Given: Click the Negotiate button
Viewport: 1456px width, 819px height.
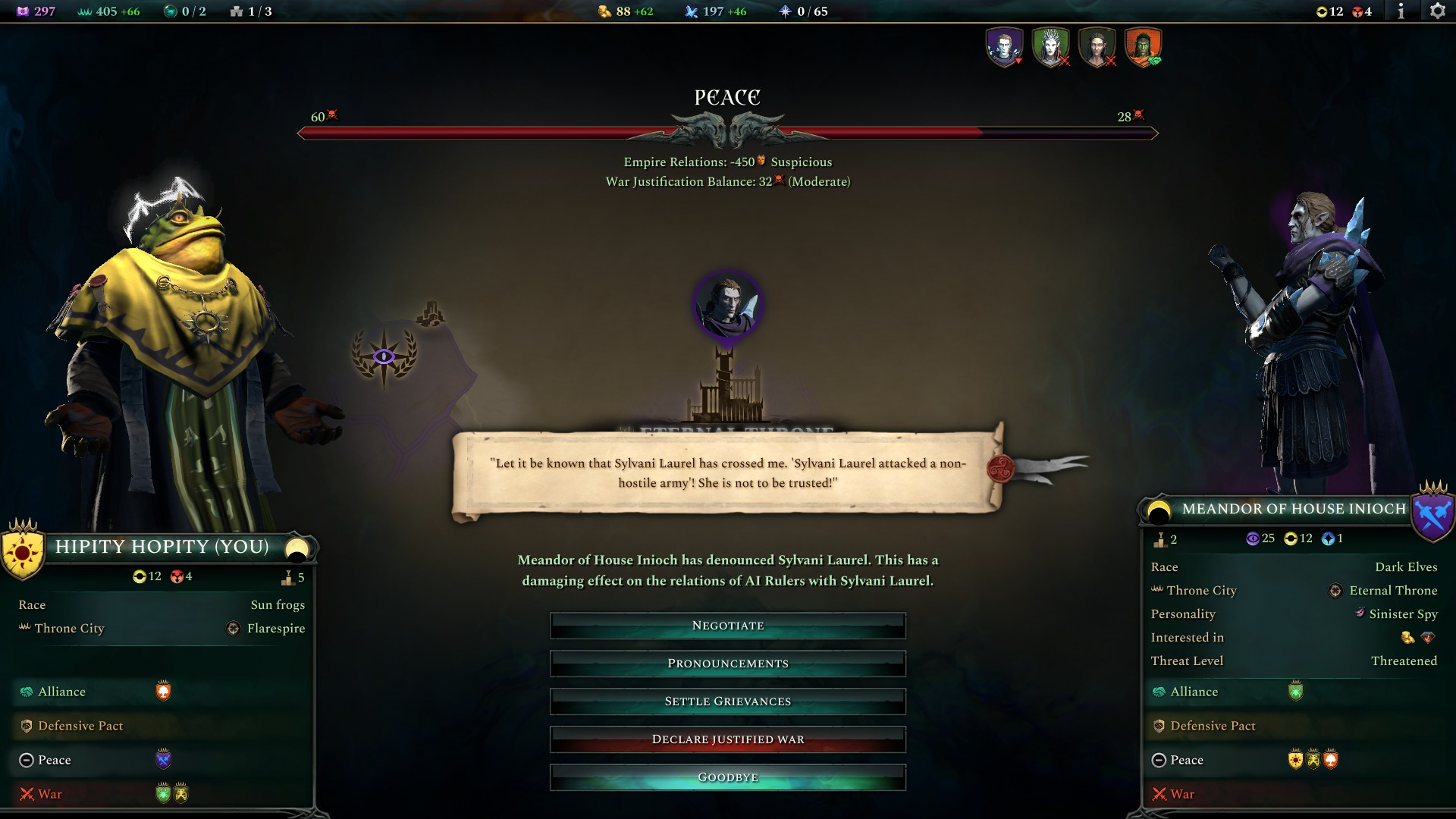Looking at the screenshot, I should point(727,625).
